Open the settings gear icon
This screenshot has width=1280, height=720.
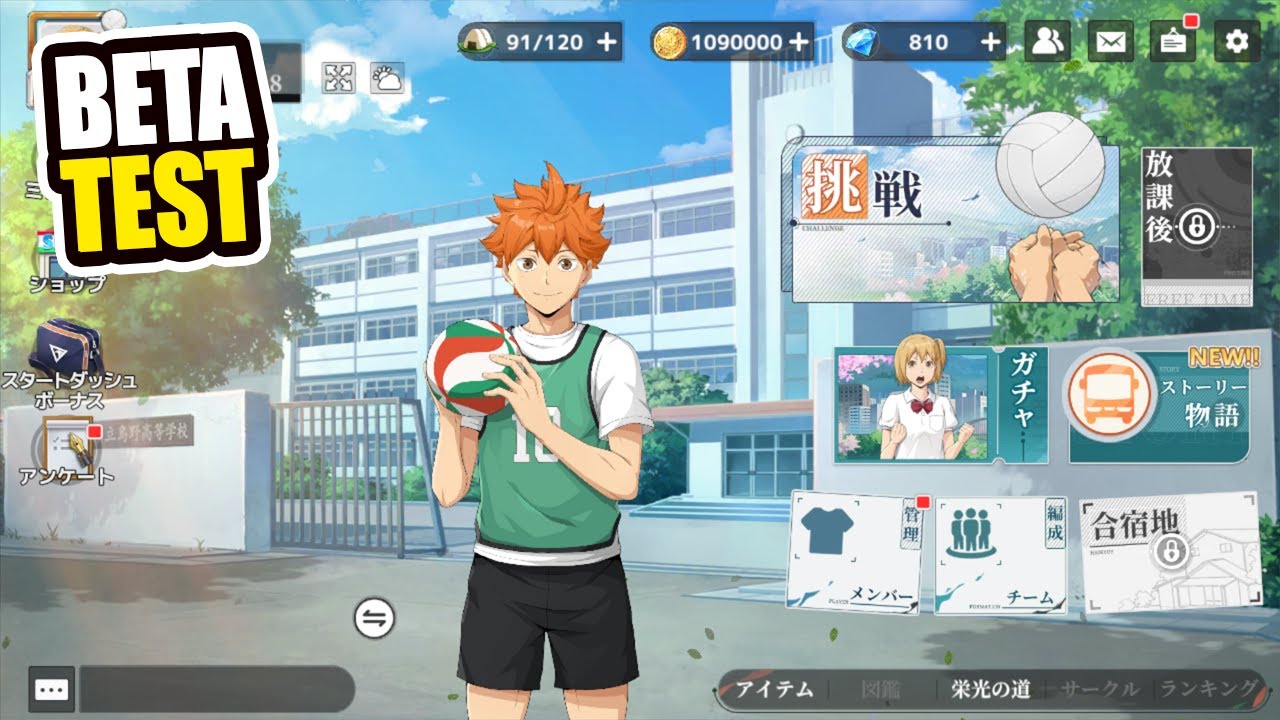pyautogui.click(x=1237, y=41)
